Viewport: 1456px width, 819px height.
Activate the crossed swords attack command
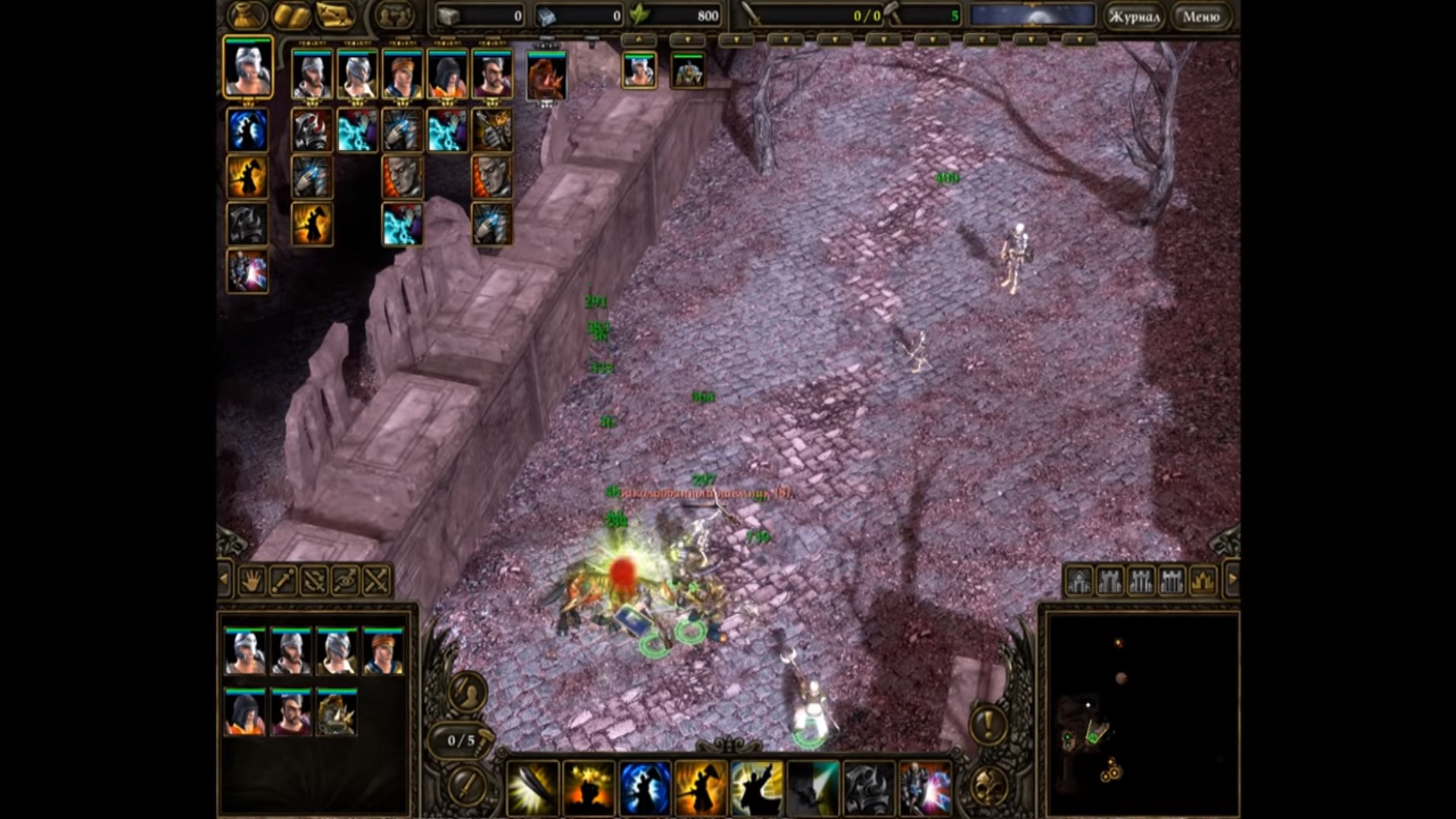point(377,581)
